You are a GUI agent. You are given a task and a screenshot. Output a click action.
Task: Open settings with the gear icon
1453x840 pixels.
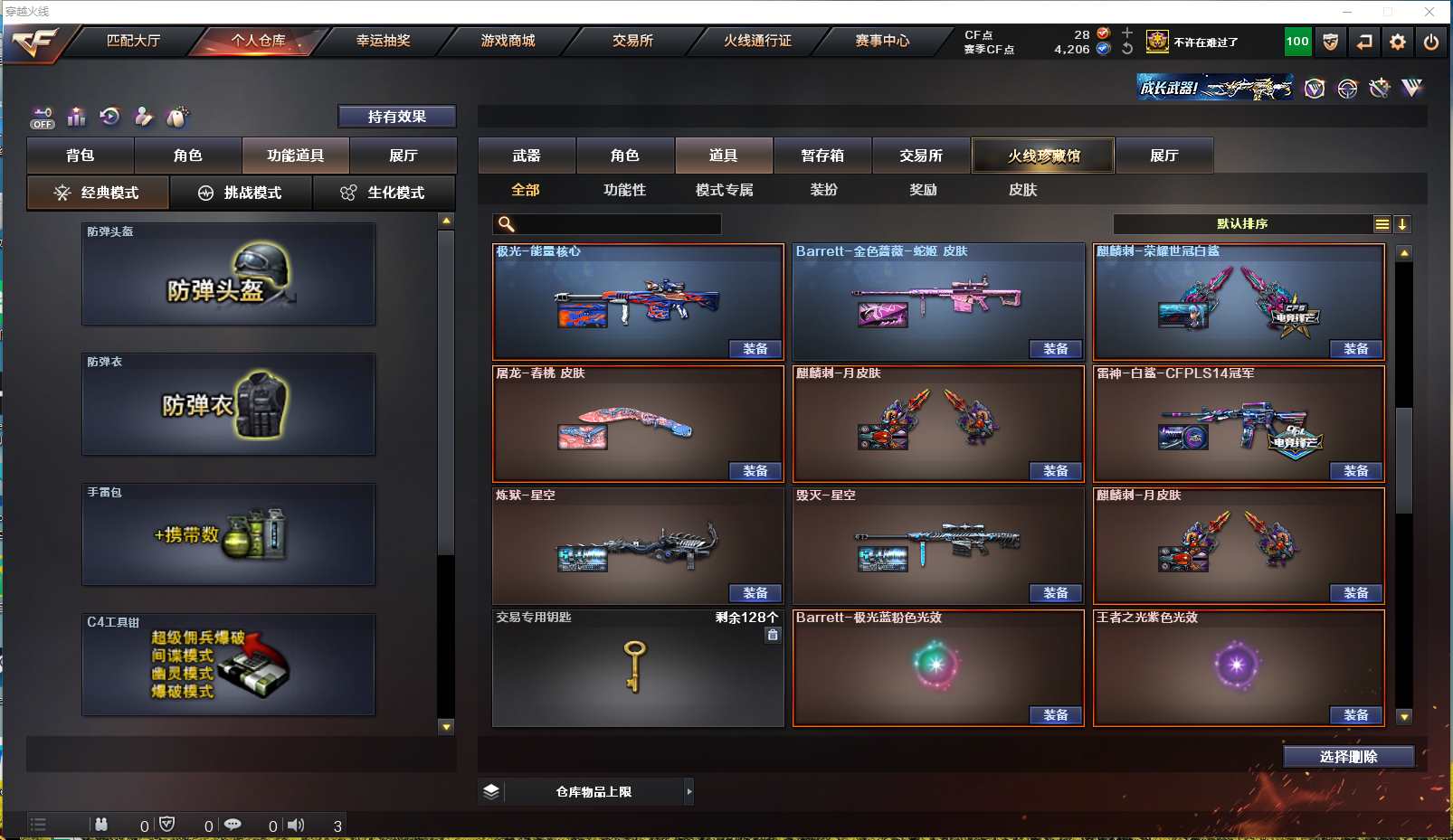(x=1398, y=42)
